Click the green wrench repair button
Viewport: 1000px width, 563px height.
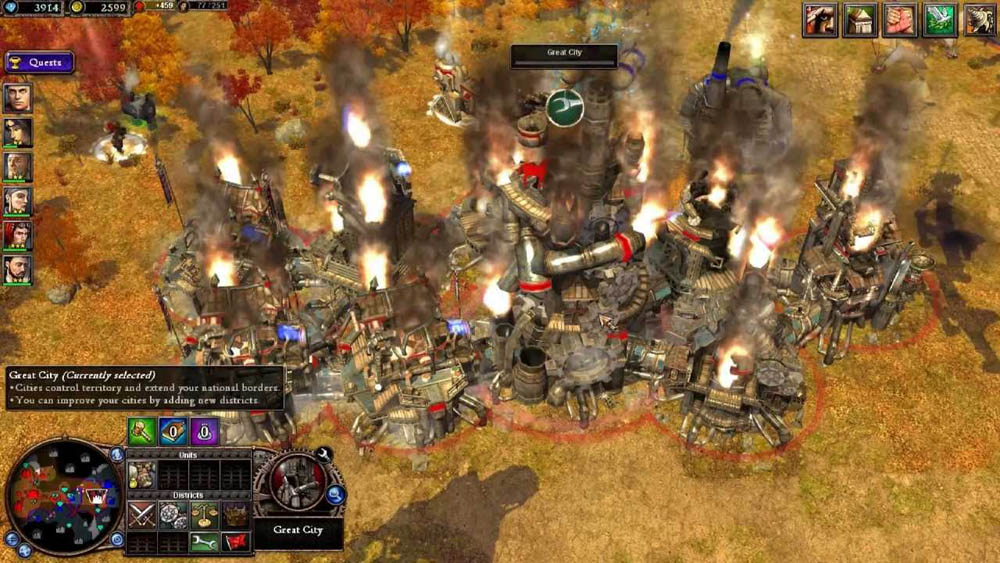coord(204,542)
